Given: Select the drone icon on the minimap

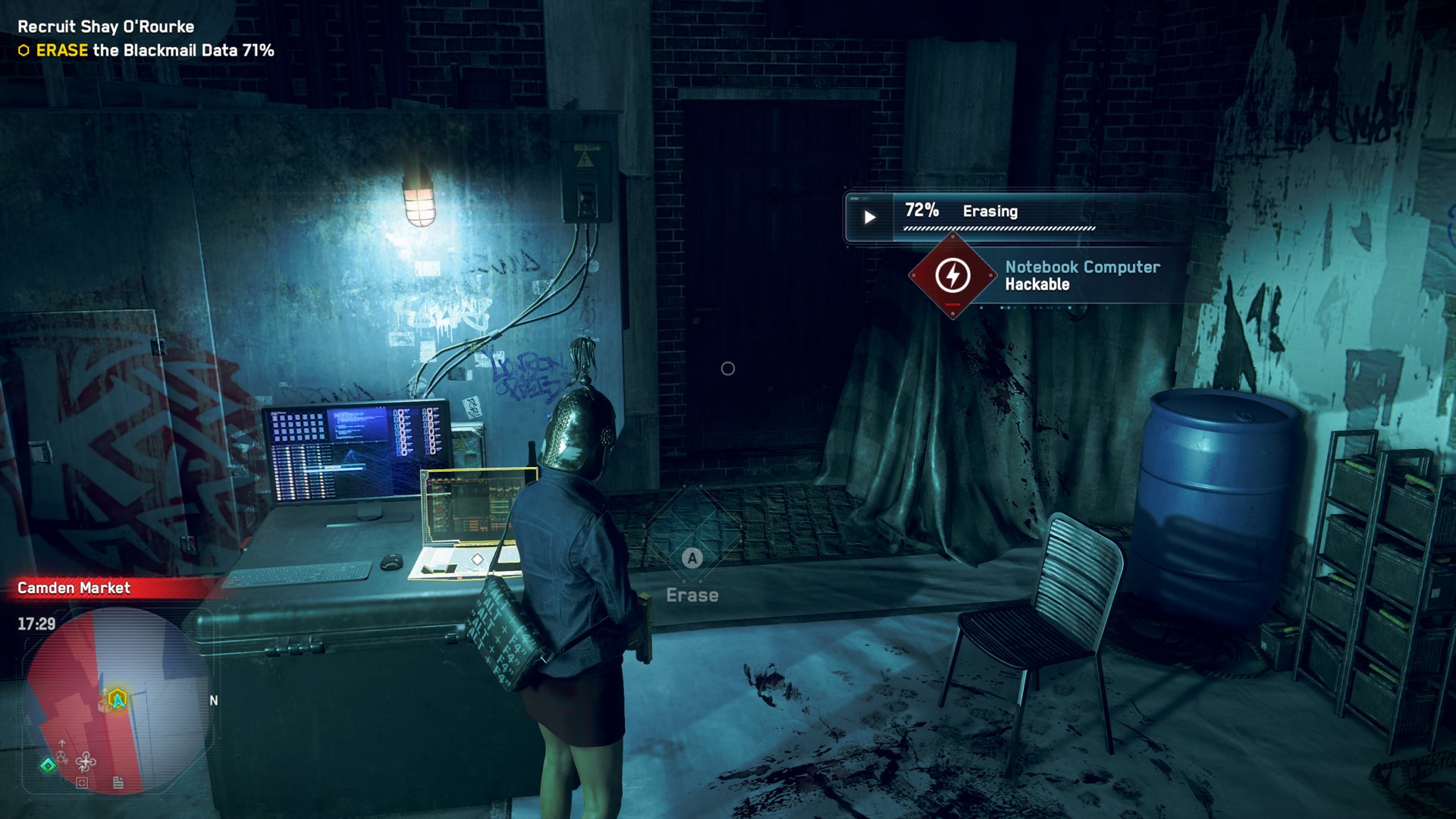Looking at the screenshot, I should [x=86, y=761].
